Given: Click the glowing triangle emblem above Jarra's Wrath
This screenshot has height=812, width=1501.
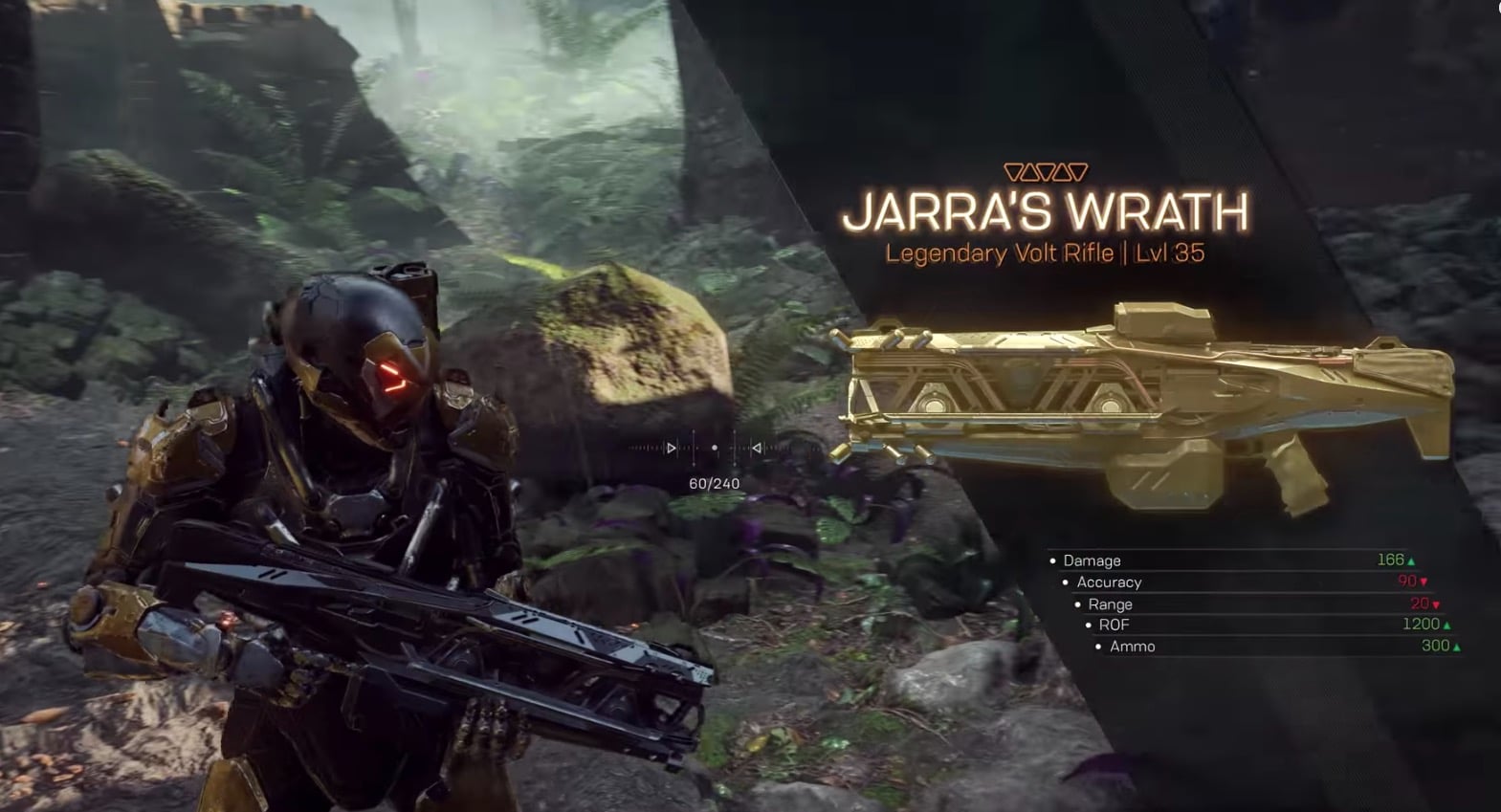Looking at the screenshot, I should pos(1048,173).
